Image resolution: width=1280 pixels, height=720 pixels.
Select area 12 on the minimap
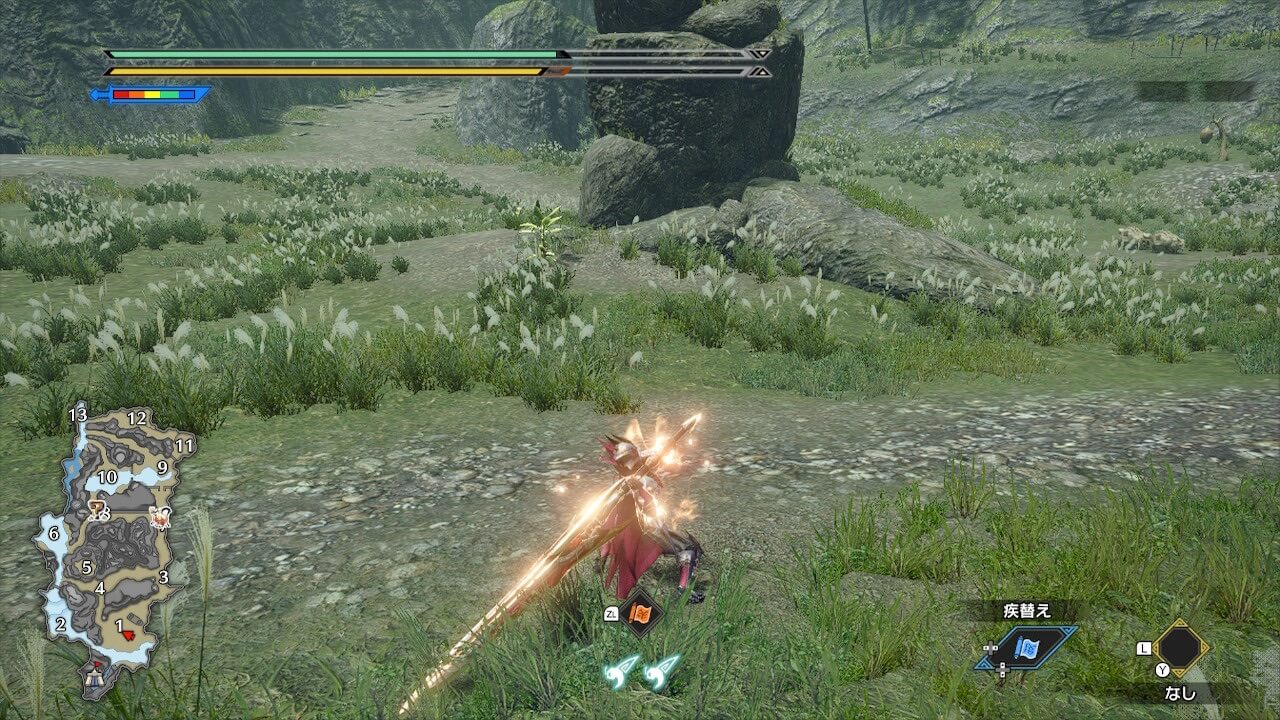point(137,418)
